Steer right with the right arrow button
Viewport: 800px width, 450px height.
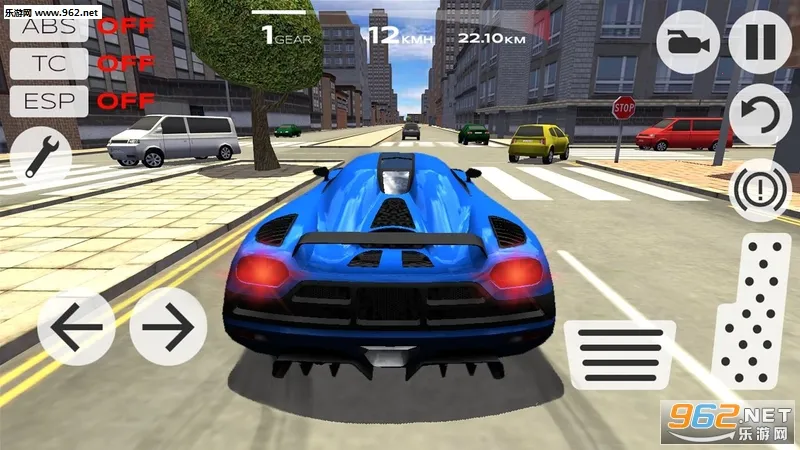pos(168,327)
